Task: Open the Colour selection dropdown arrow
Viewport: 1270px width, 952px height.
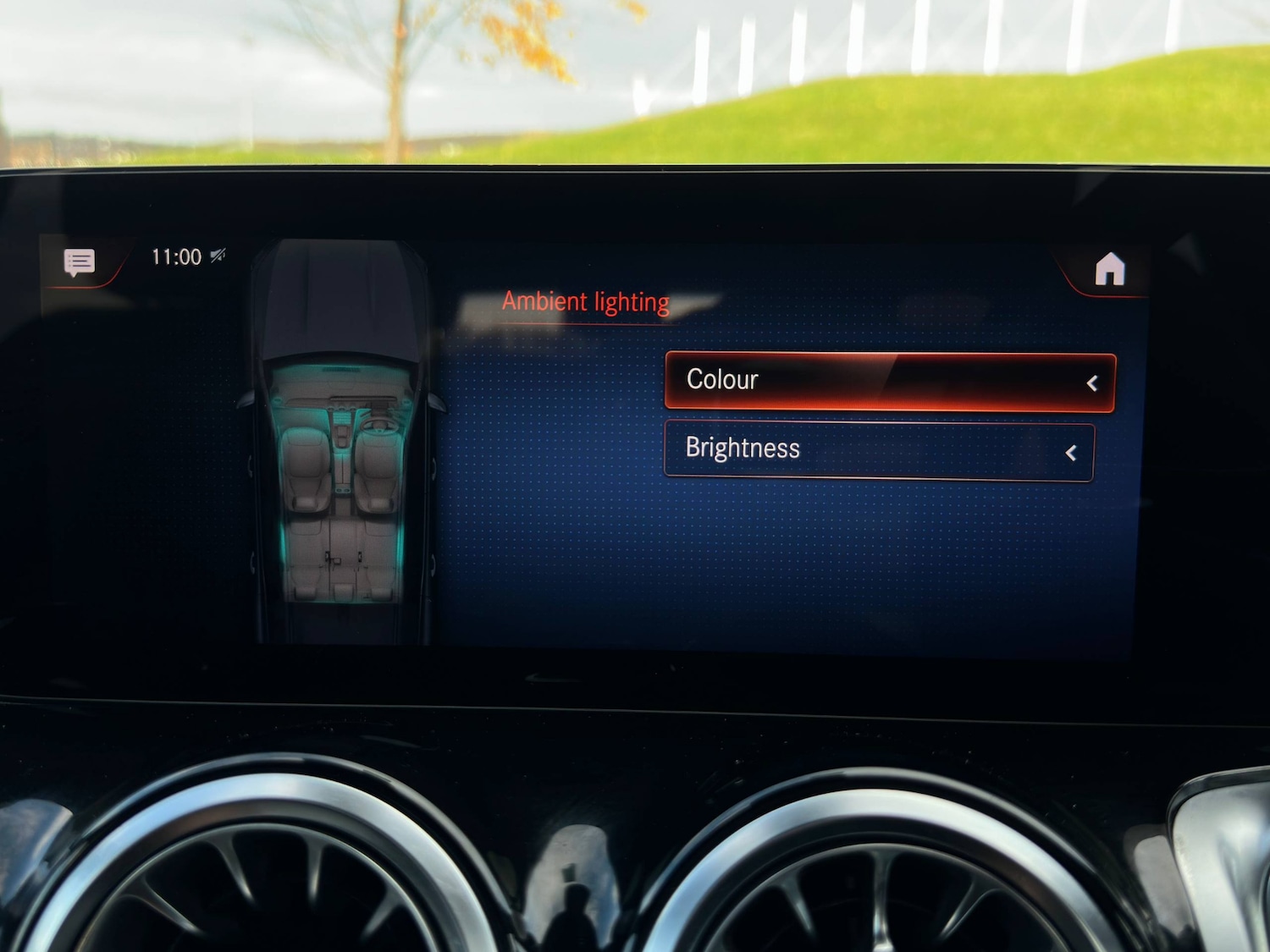Action: point(1094,382)
